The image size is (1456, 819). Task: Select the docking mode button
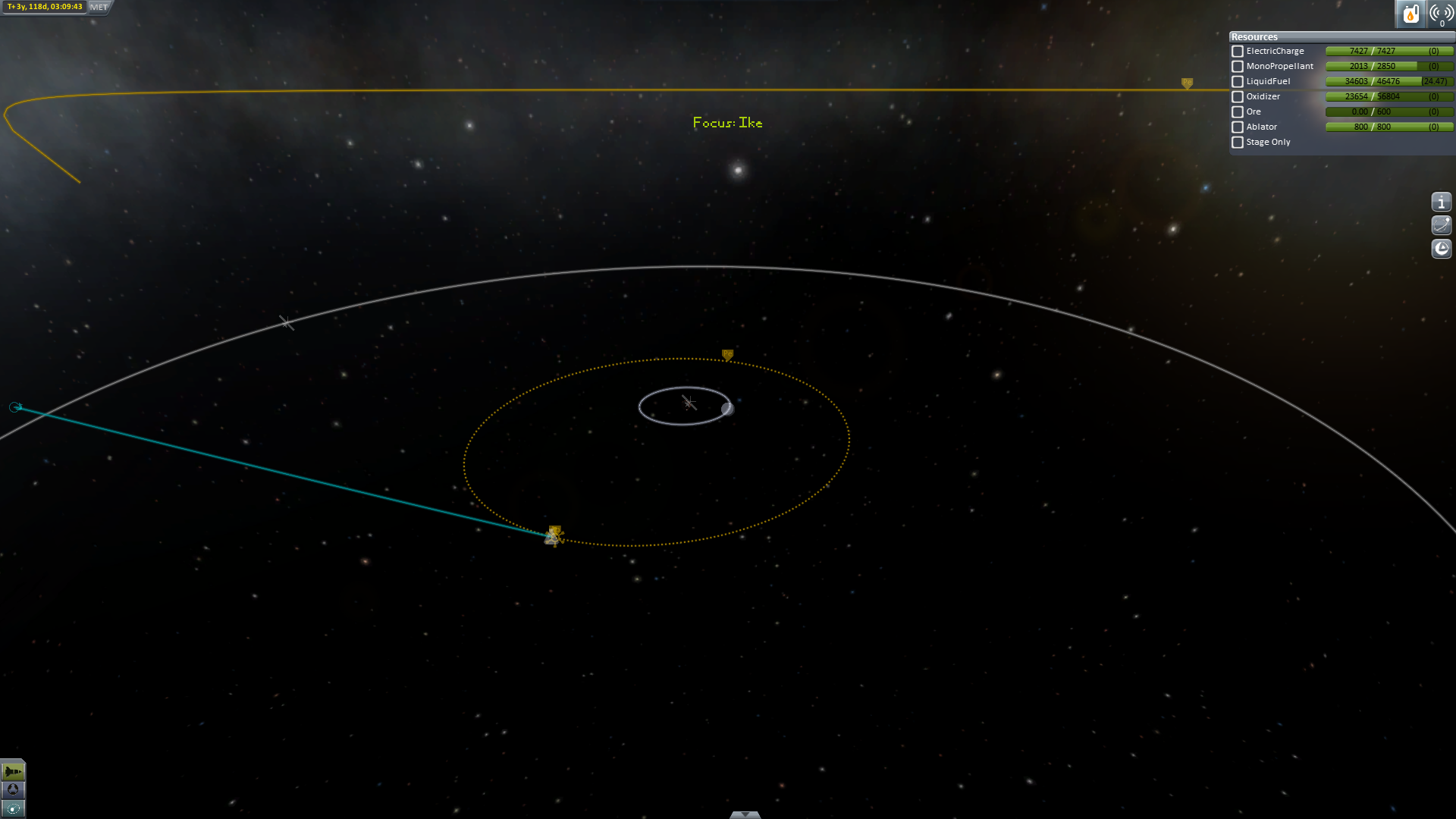click(x=13, y=790)
